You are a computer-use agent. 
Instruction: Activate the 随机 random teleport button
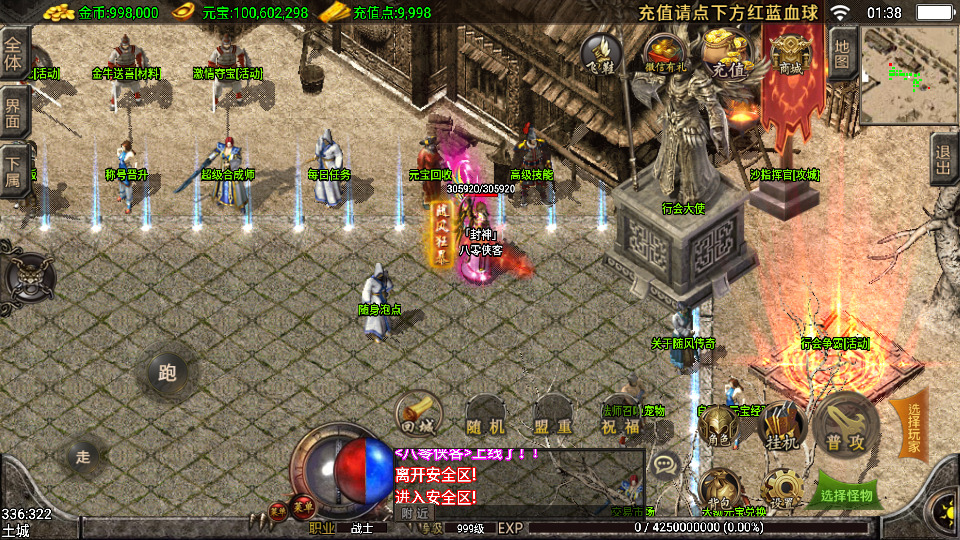[486, 417]
